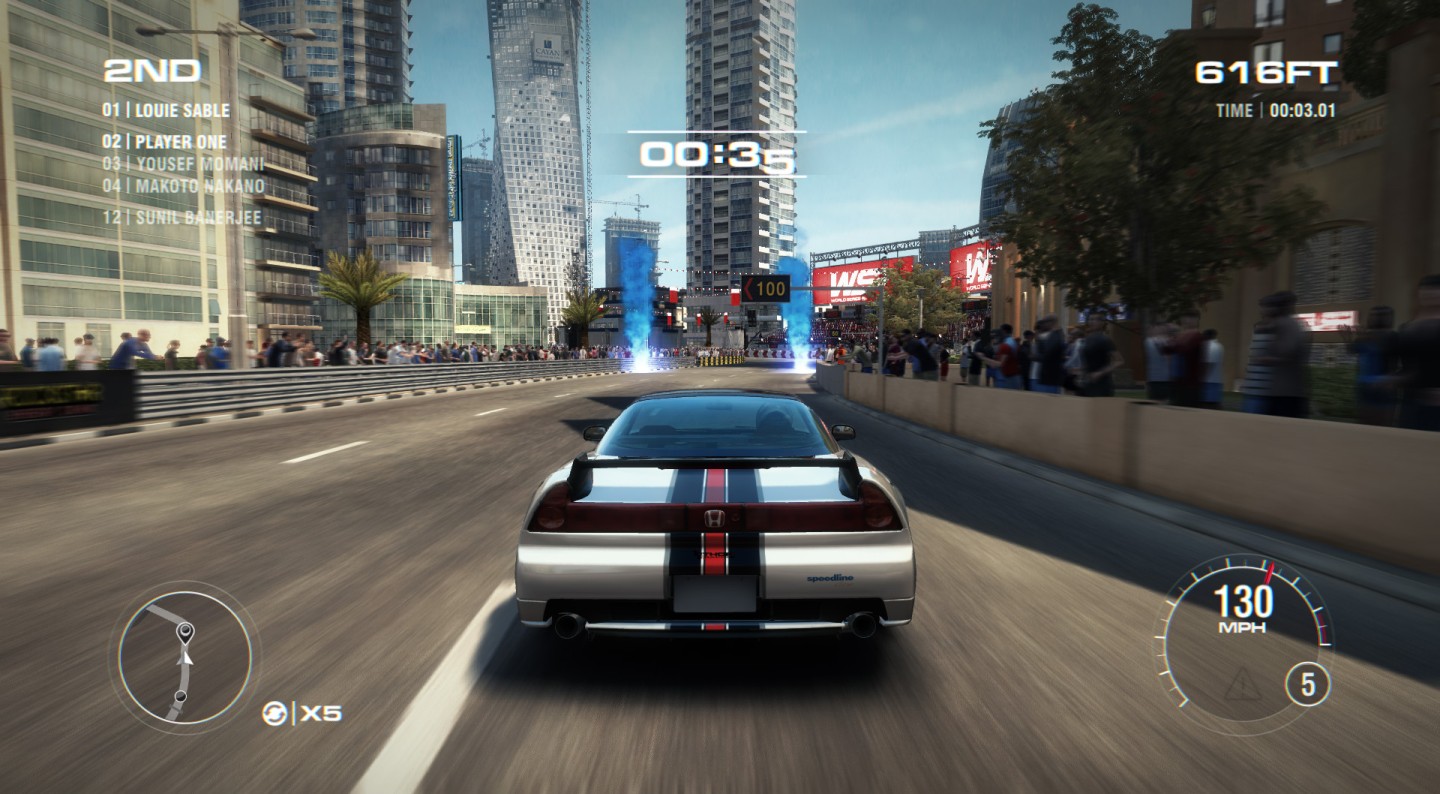1440x794 pixels.
Task: Pick Sunil Banerjee in the standings list
Action: (182, 217)
